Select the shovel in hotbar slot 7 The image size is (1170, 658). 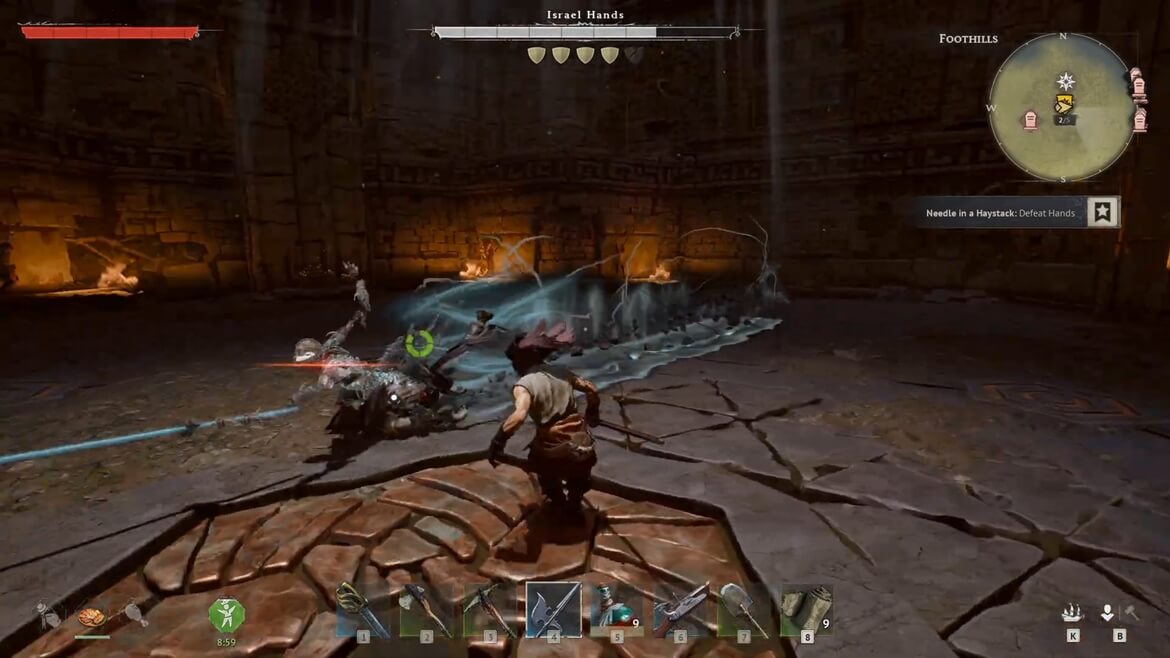(x=744, y=608)
